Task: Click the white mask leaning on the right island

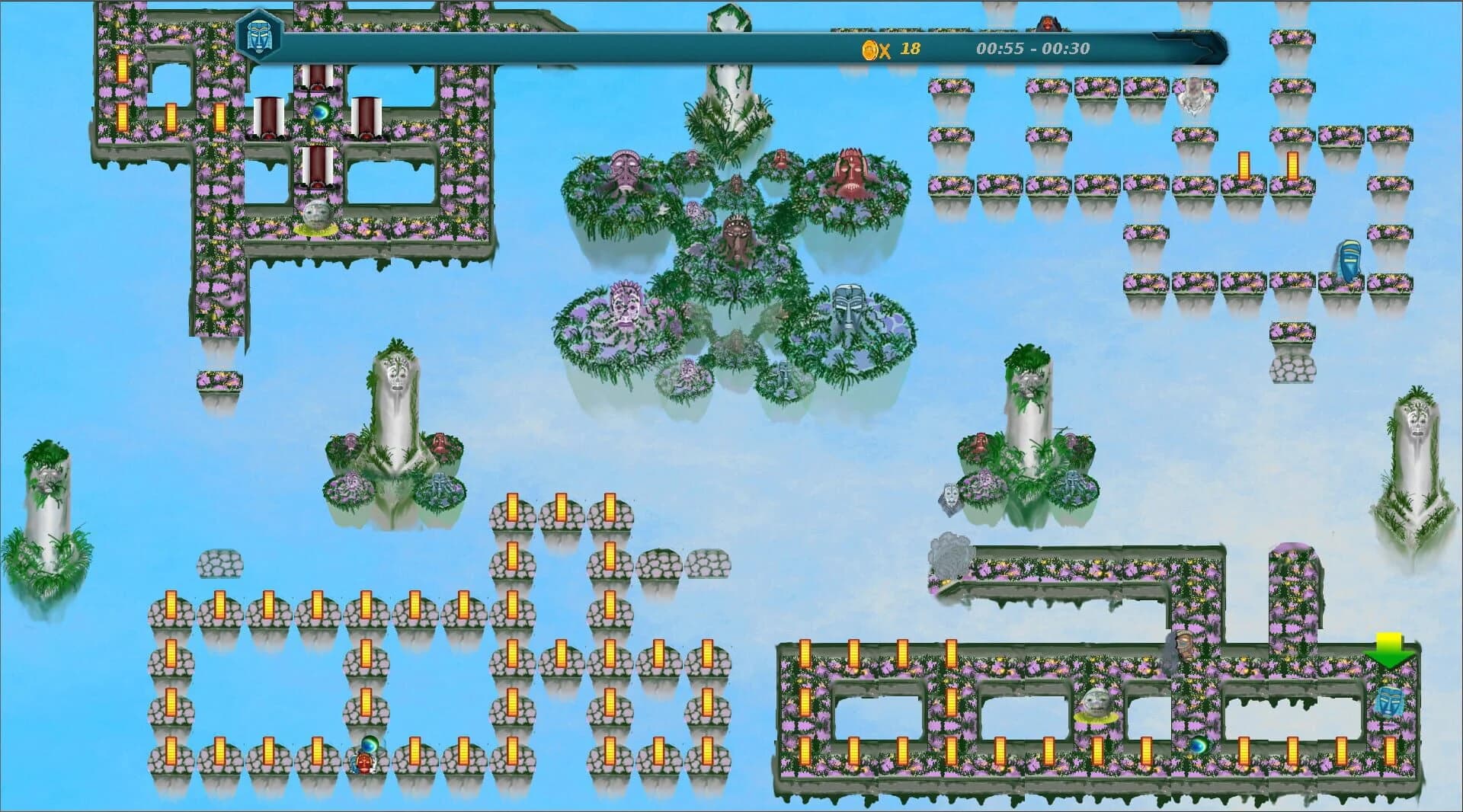Action: 951,497
